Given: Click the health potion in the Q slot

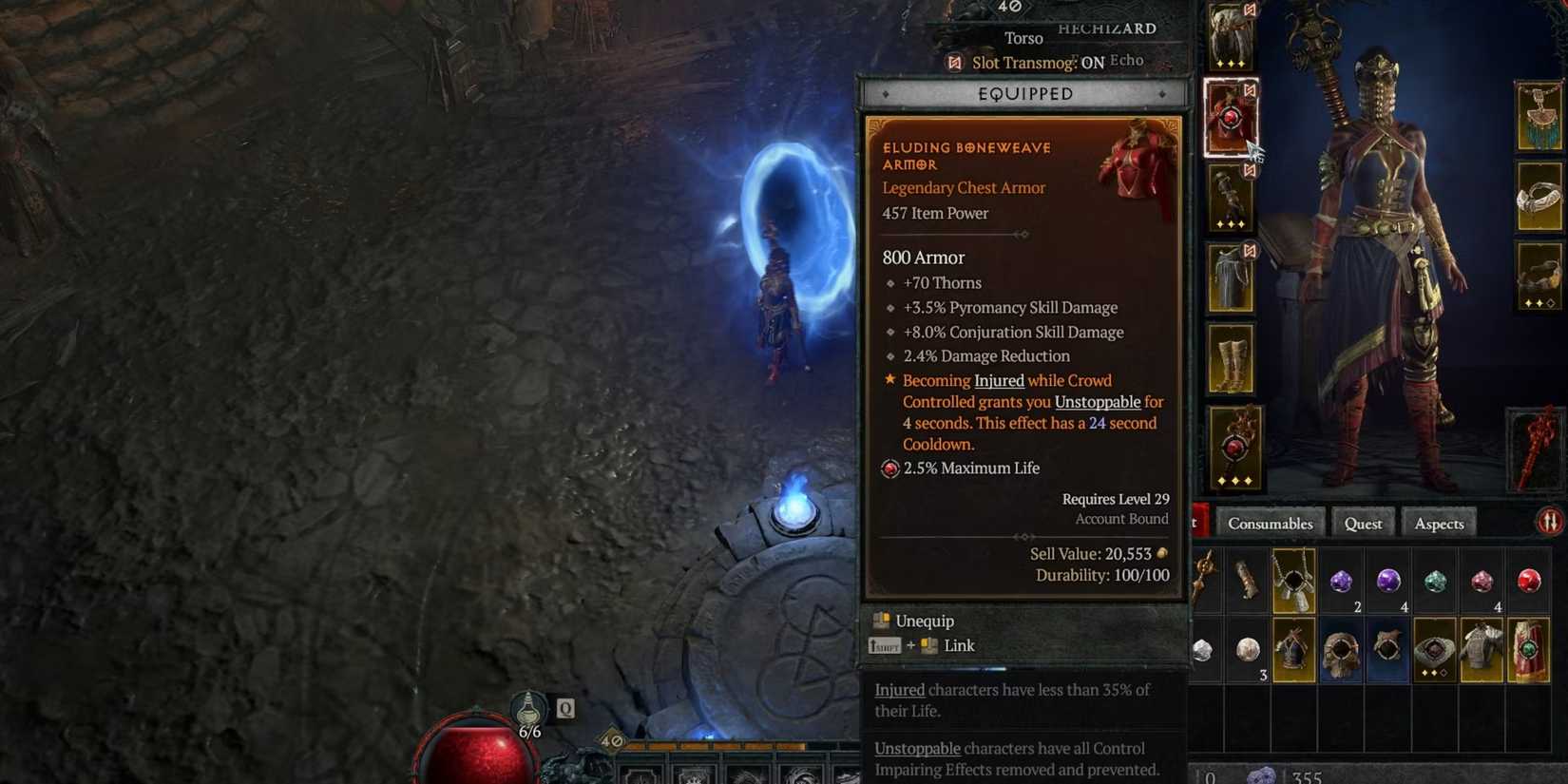Looking at the screenshot, I should click(530, 709).
